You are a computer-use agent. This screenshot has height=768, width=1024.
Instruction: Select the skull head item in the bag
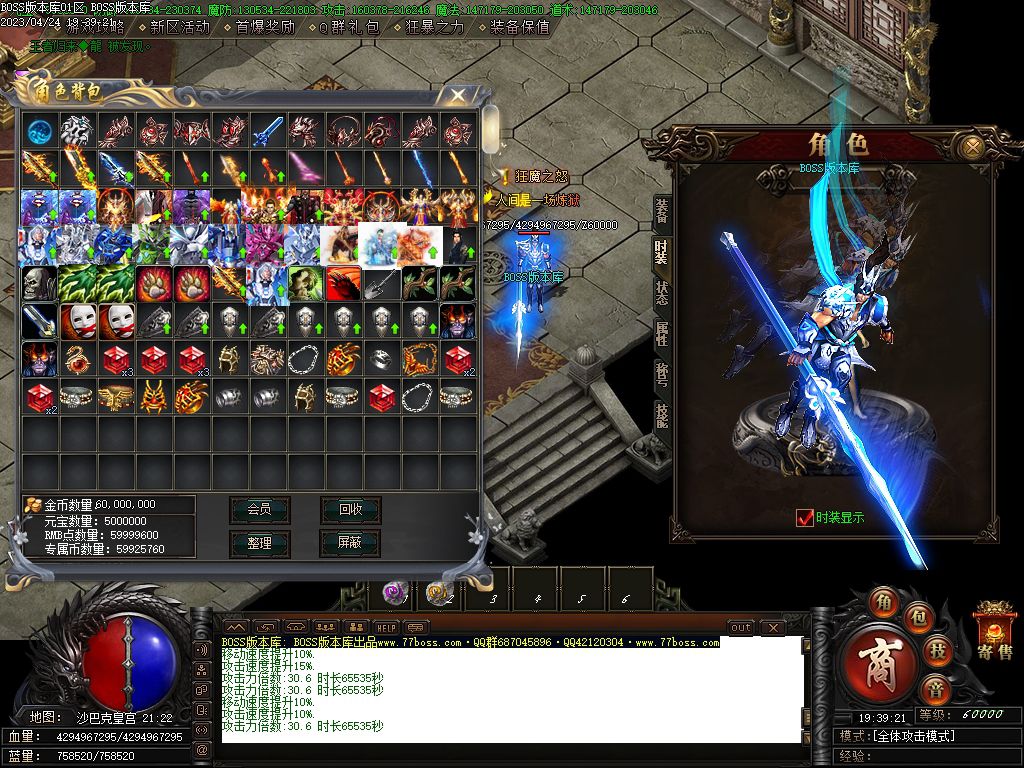[x=40, y=283]
